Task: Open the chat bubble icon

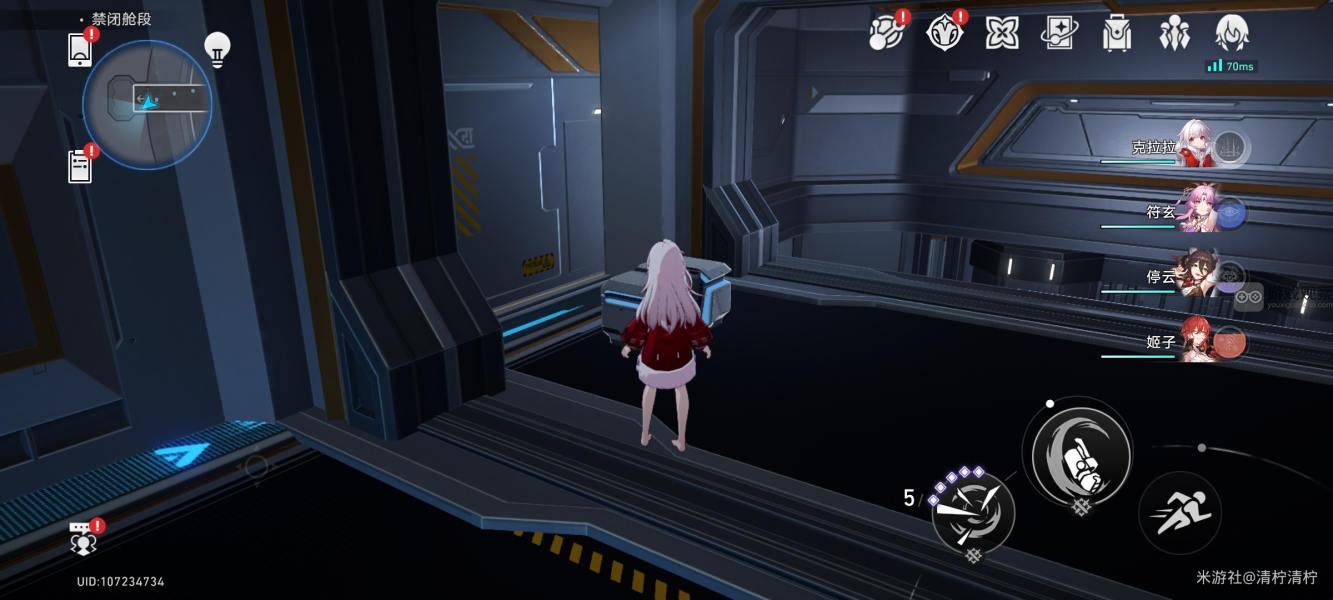Action: click(83, 539)
